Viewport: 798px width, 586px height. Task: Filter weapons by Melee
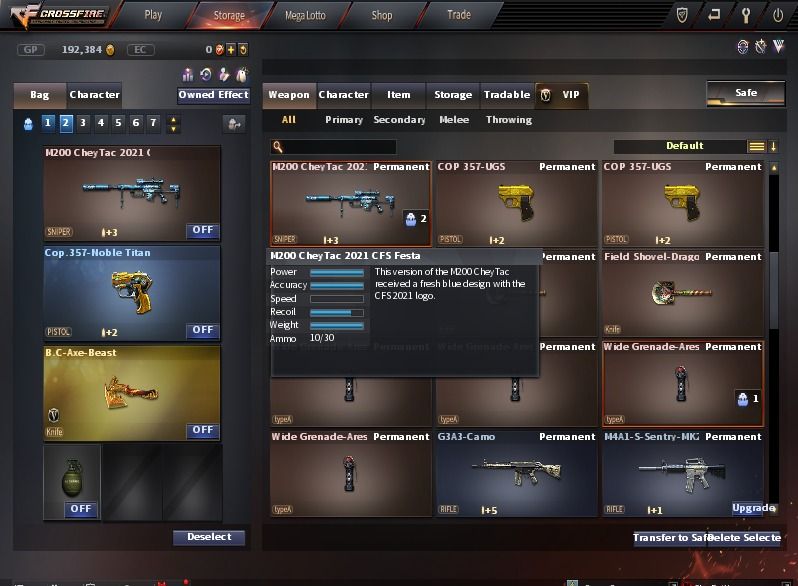(455, 120)
